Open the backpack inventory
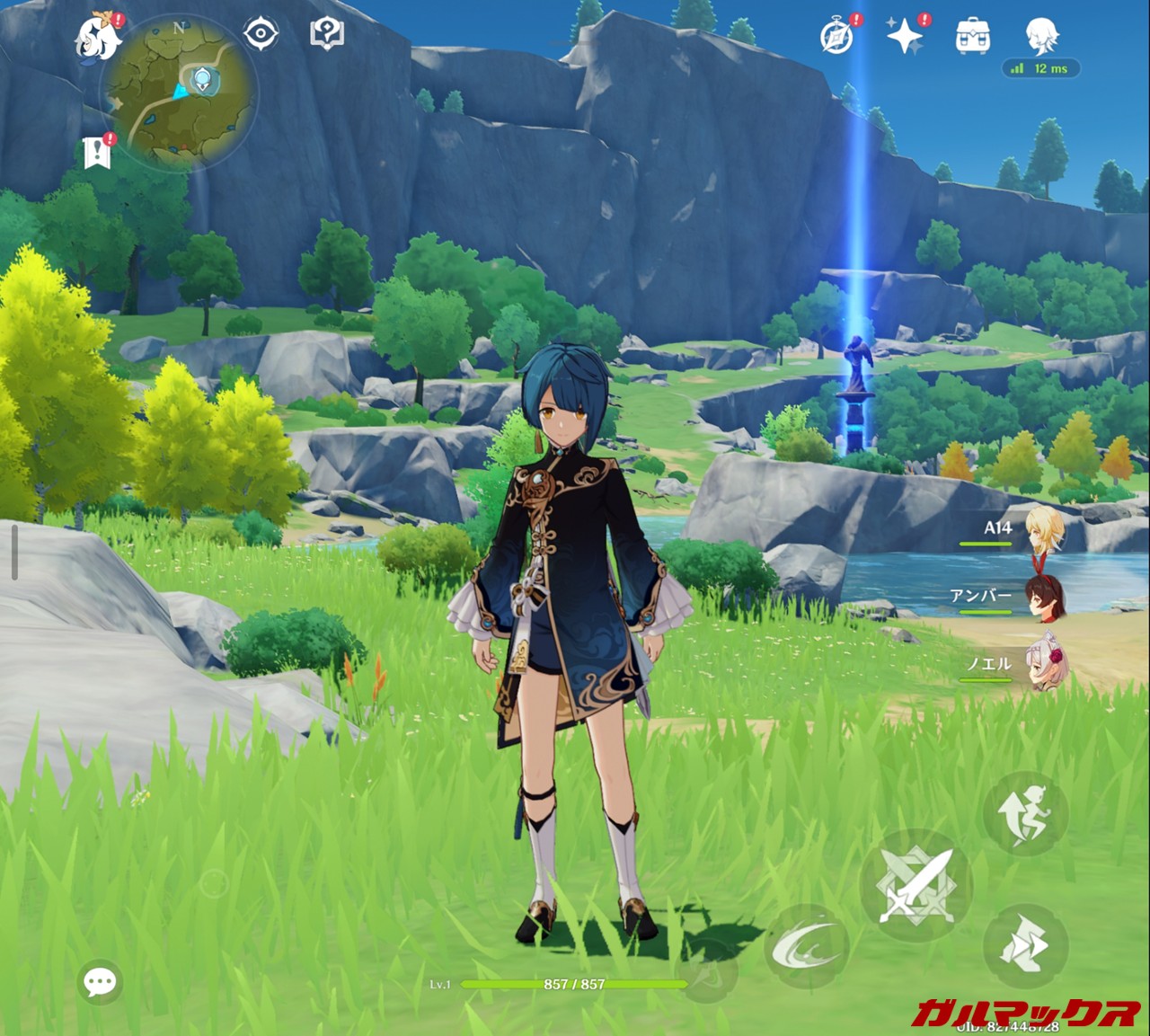This screenshot has height=1036, width=1150. click(973, 37)
